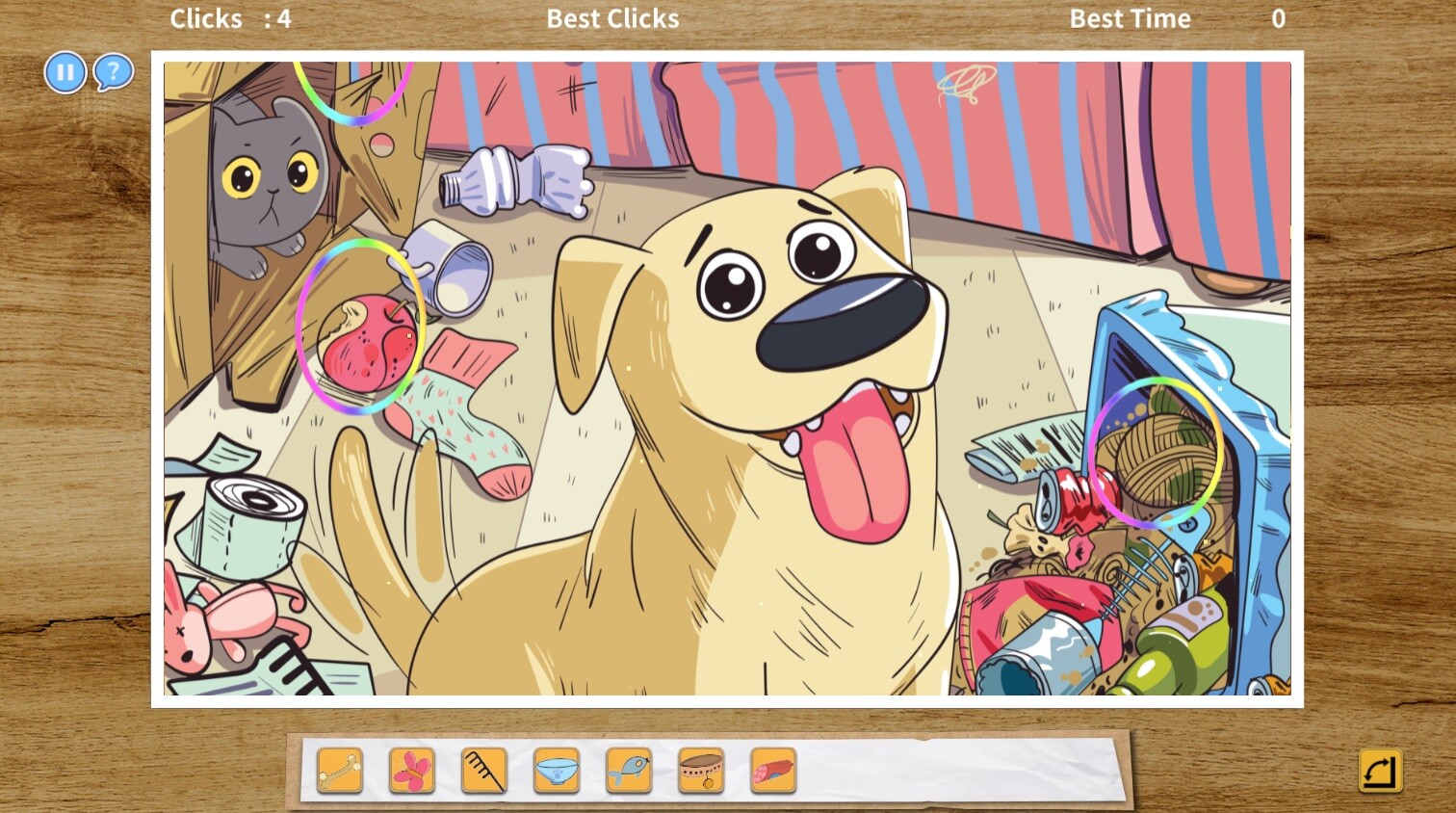Select the blue water bowl icon
1456x813 pixels.
pyautogui.click(x=557, y=771)
